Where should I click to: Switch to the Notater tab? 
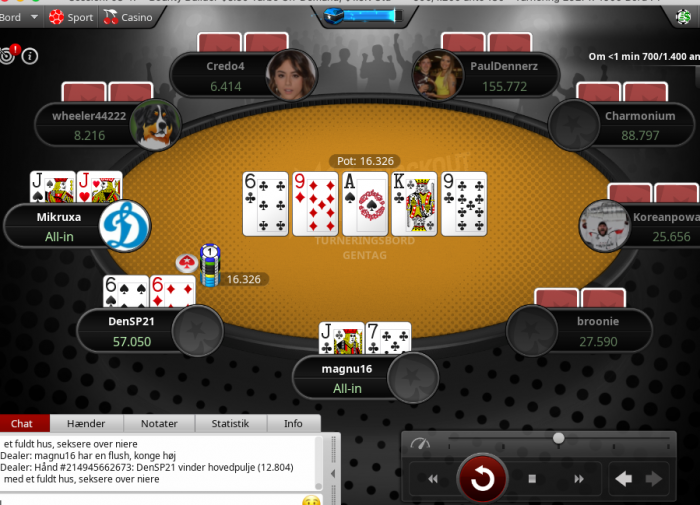point(159,424)
